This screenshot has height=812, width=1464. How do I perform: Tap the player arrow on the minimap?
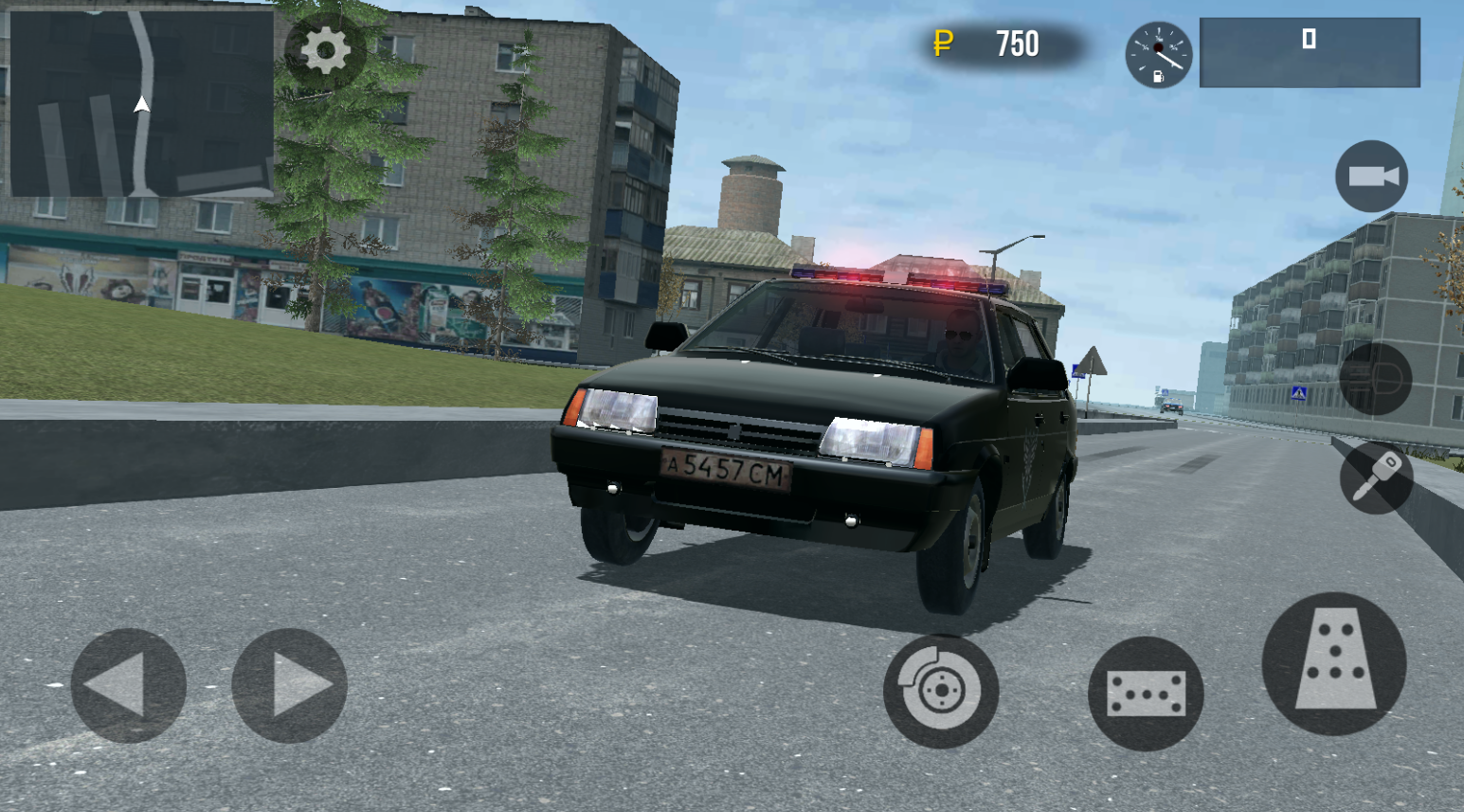140,102
